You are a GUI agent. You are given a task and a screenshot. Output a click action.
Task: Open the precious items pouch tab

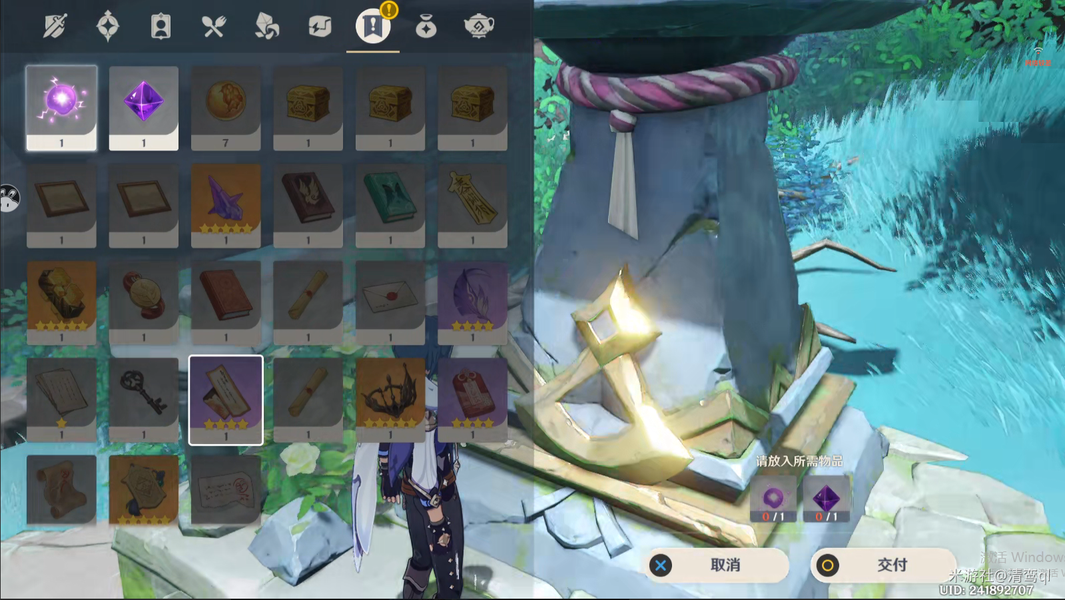tap(426, 26)
